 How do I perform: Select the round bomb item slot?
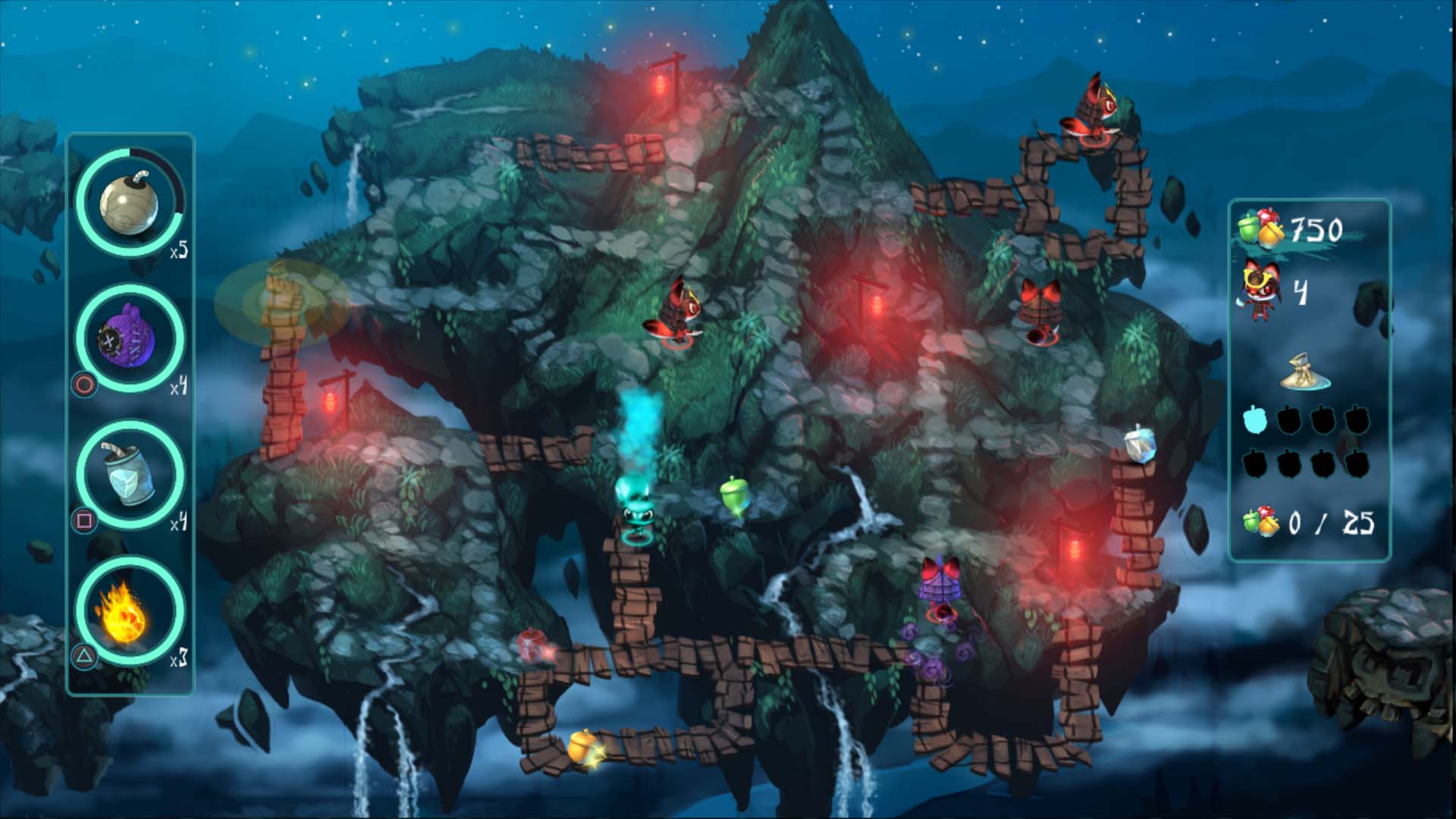130,202
